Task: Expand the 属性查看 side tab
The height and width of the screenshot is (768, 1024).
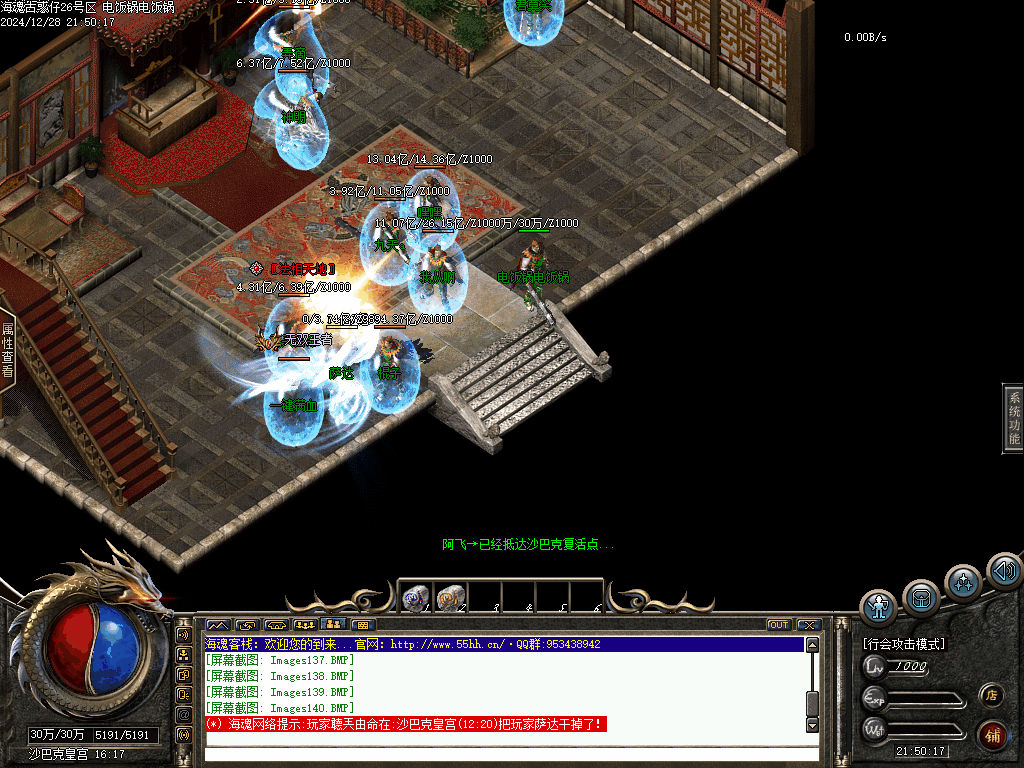Action: pos(7,350)
